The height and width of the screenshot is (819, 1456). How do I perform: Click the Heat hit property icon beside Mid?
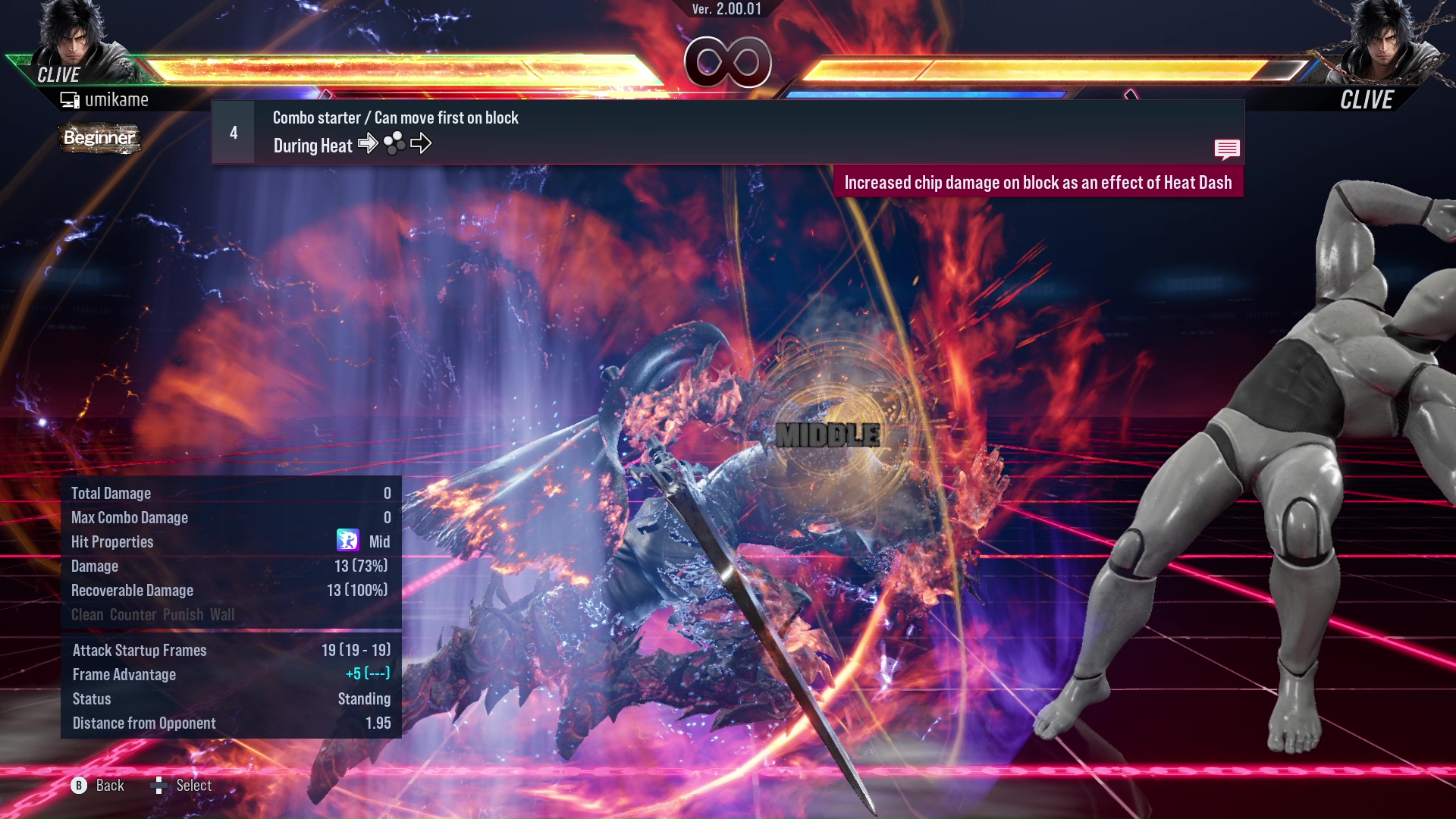click(x=347, y=541)
